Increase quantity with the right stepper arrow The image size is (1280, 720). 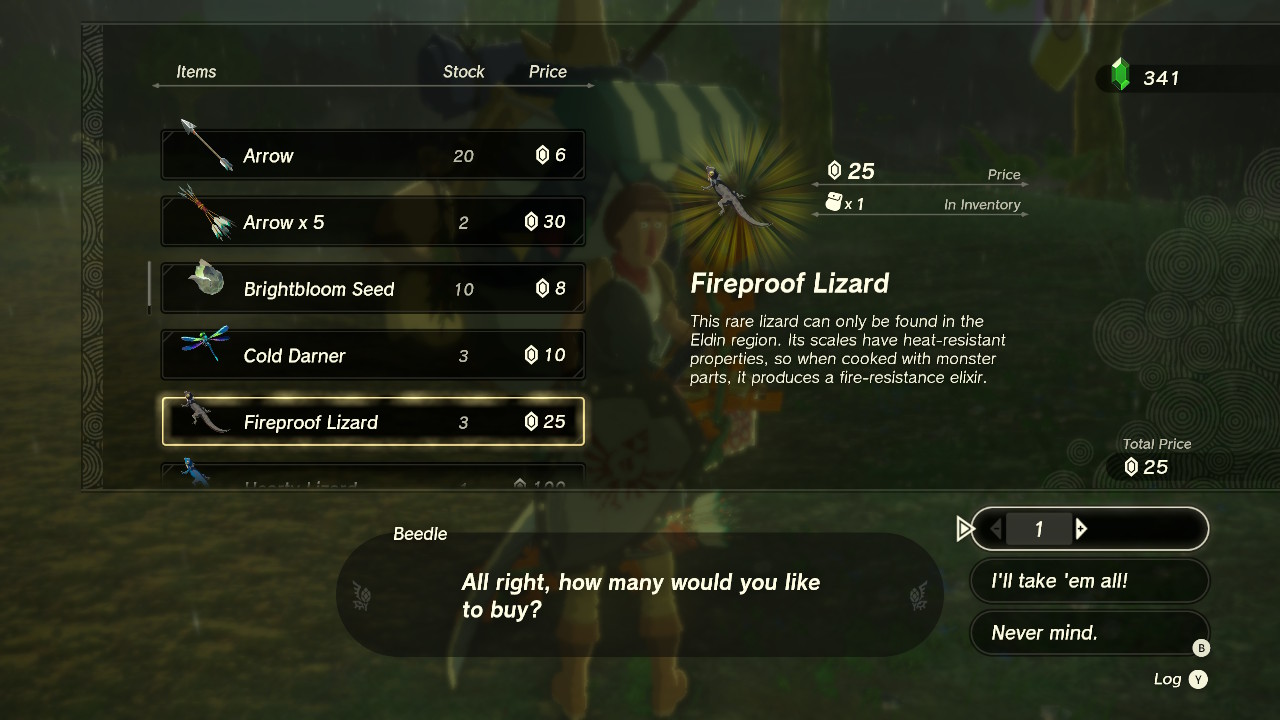(1079, 529)
